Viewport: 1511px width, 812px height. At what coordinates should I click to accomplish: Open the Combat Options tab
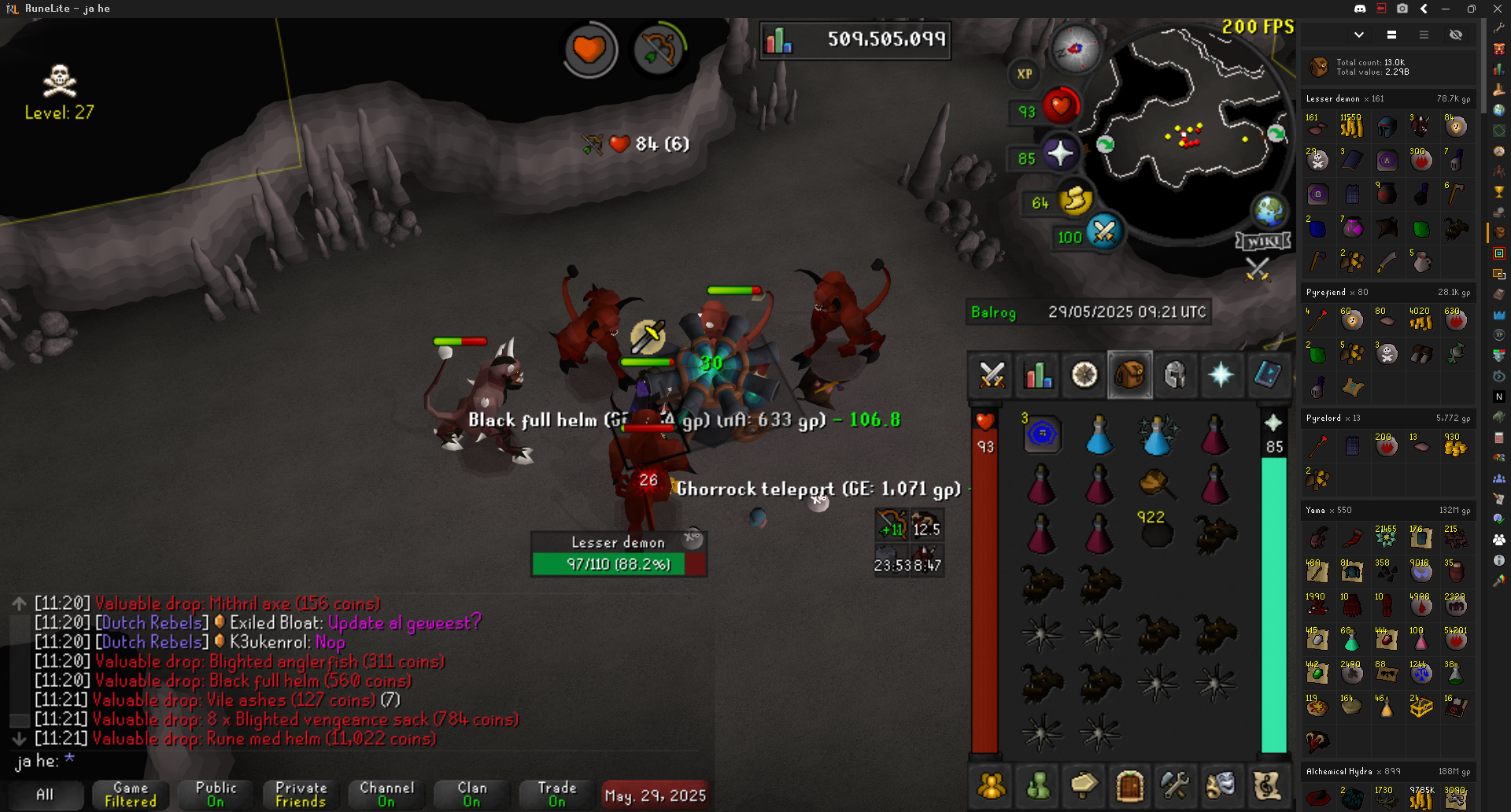pyautogui.click(x=992, y=375)
